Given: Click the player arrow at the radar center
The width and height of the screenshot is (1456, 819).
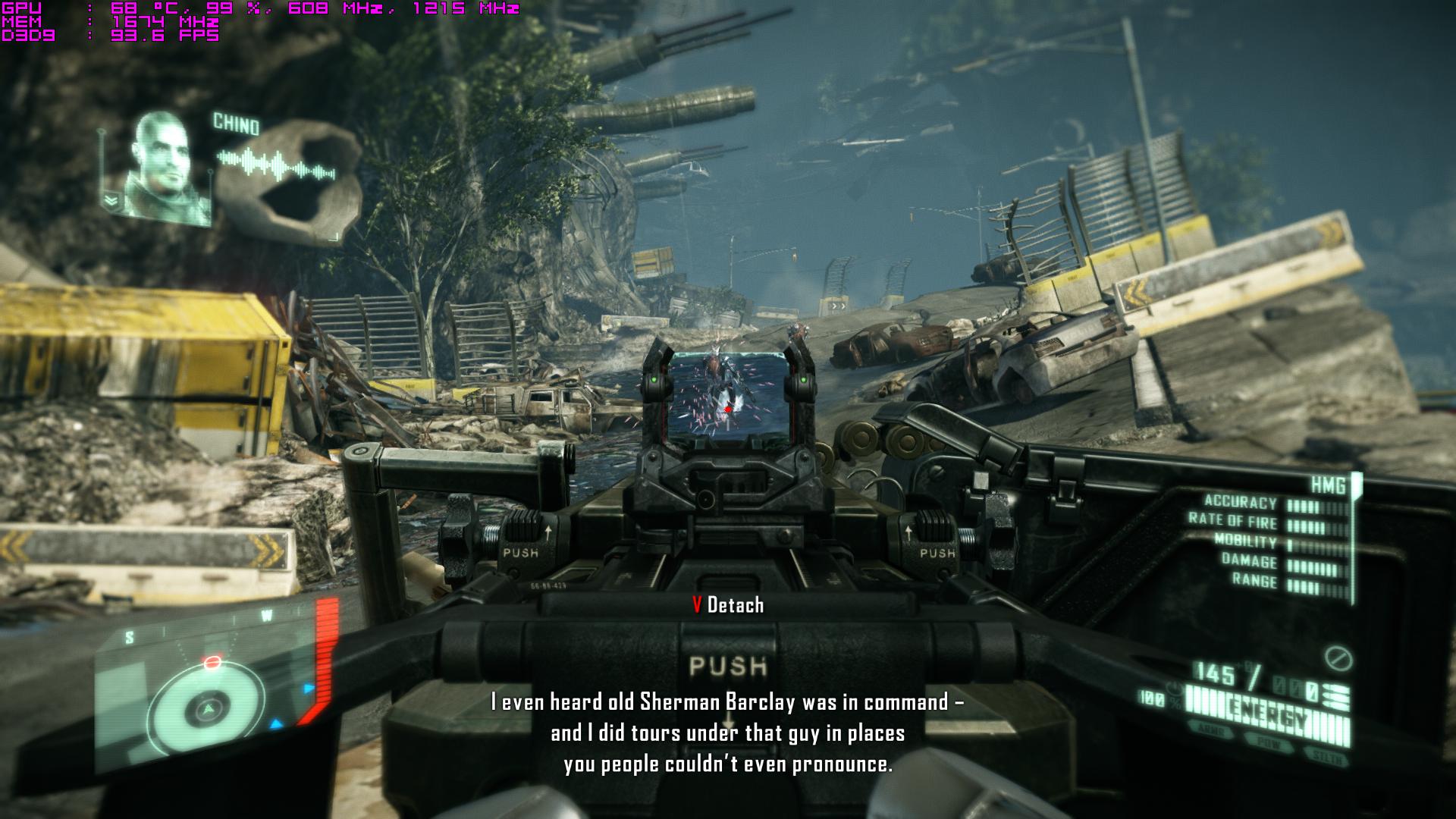Looking at the screenshot, I should click(206, 710).
